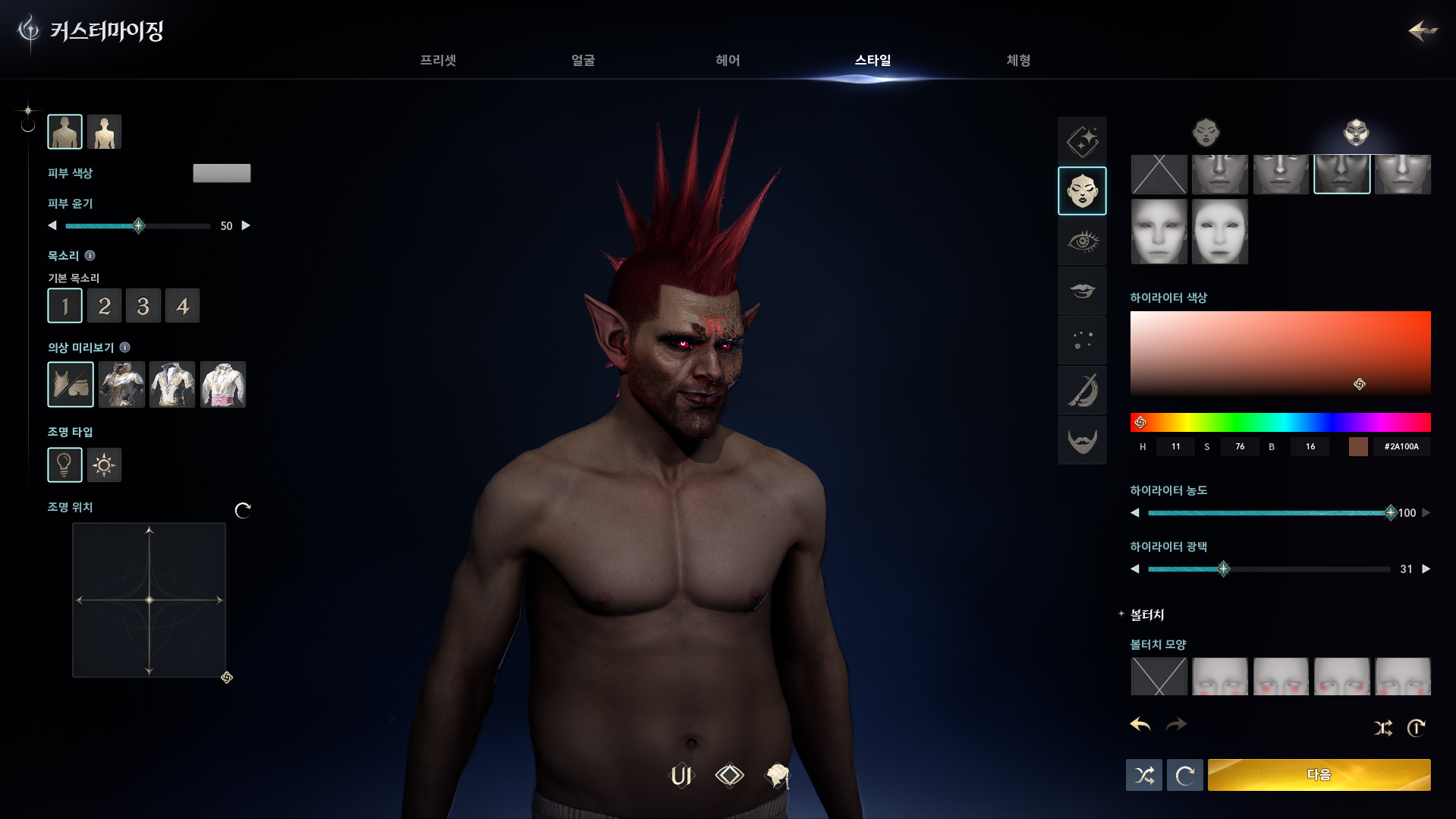This screenshot has height=819, width=1456.
Task: Click the 다음 next button
Action: coord(1319,775)
